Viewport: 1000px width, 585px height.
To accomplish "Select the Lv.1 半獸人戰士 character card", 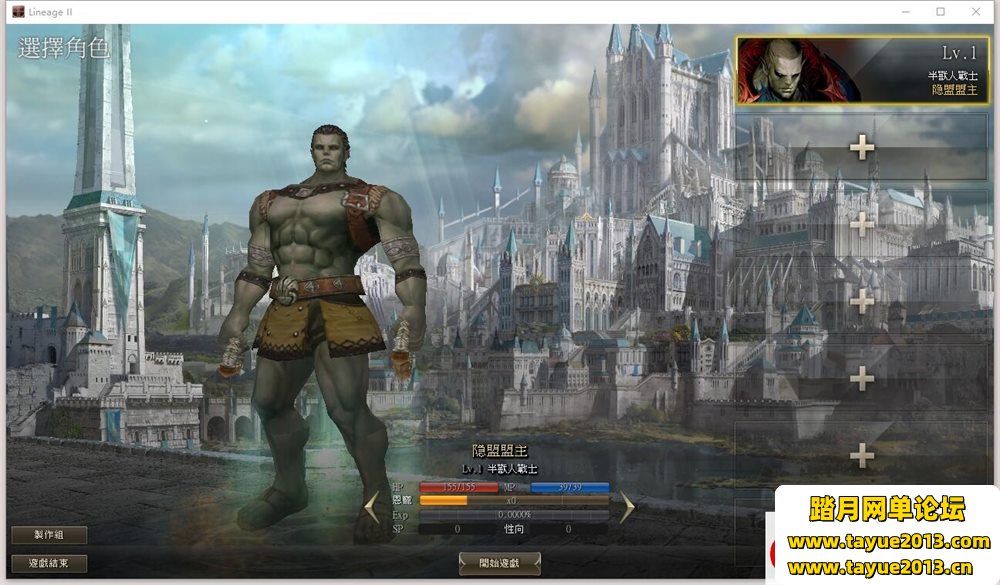I will [x=861, y=72].
